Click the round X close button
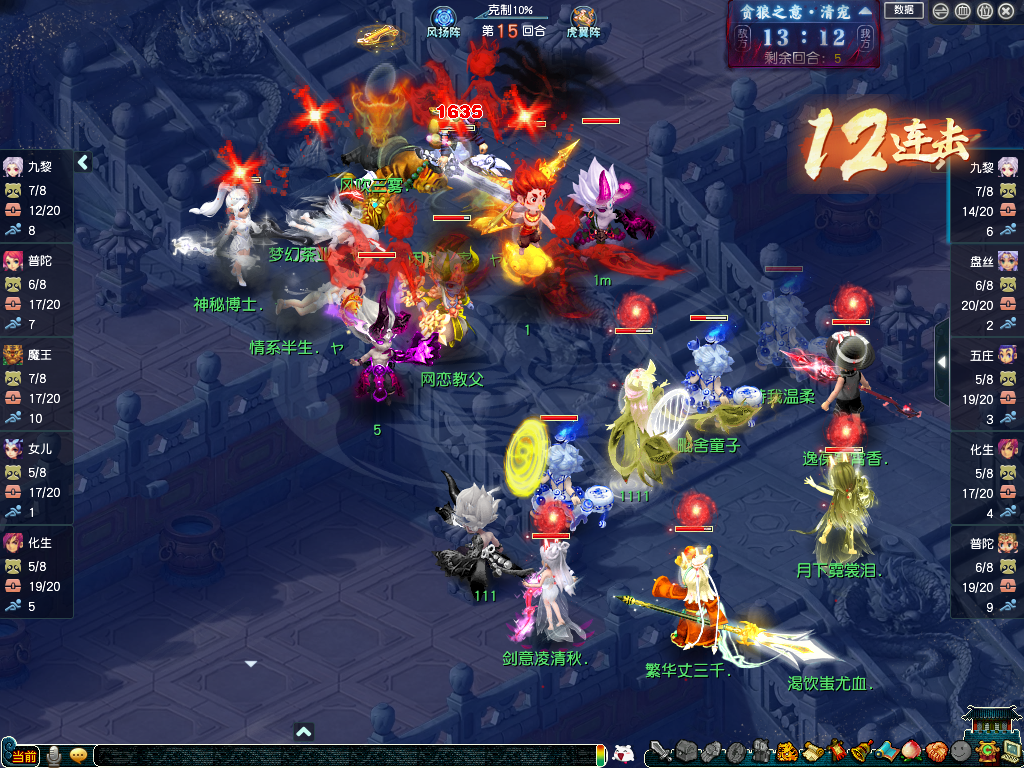The height and width of the screenshot is (768, 1024). [x=1008, y=11]
